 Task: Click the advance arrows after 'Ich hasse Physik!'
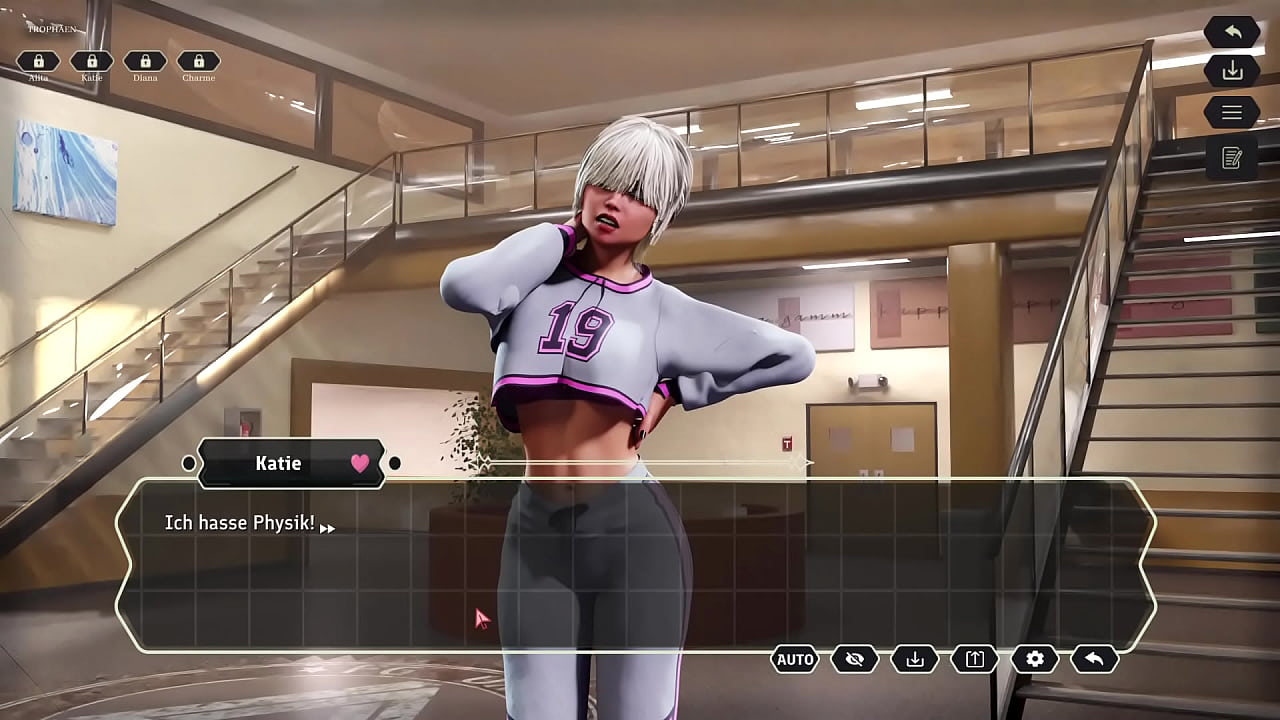[x=326, y=527]
